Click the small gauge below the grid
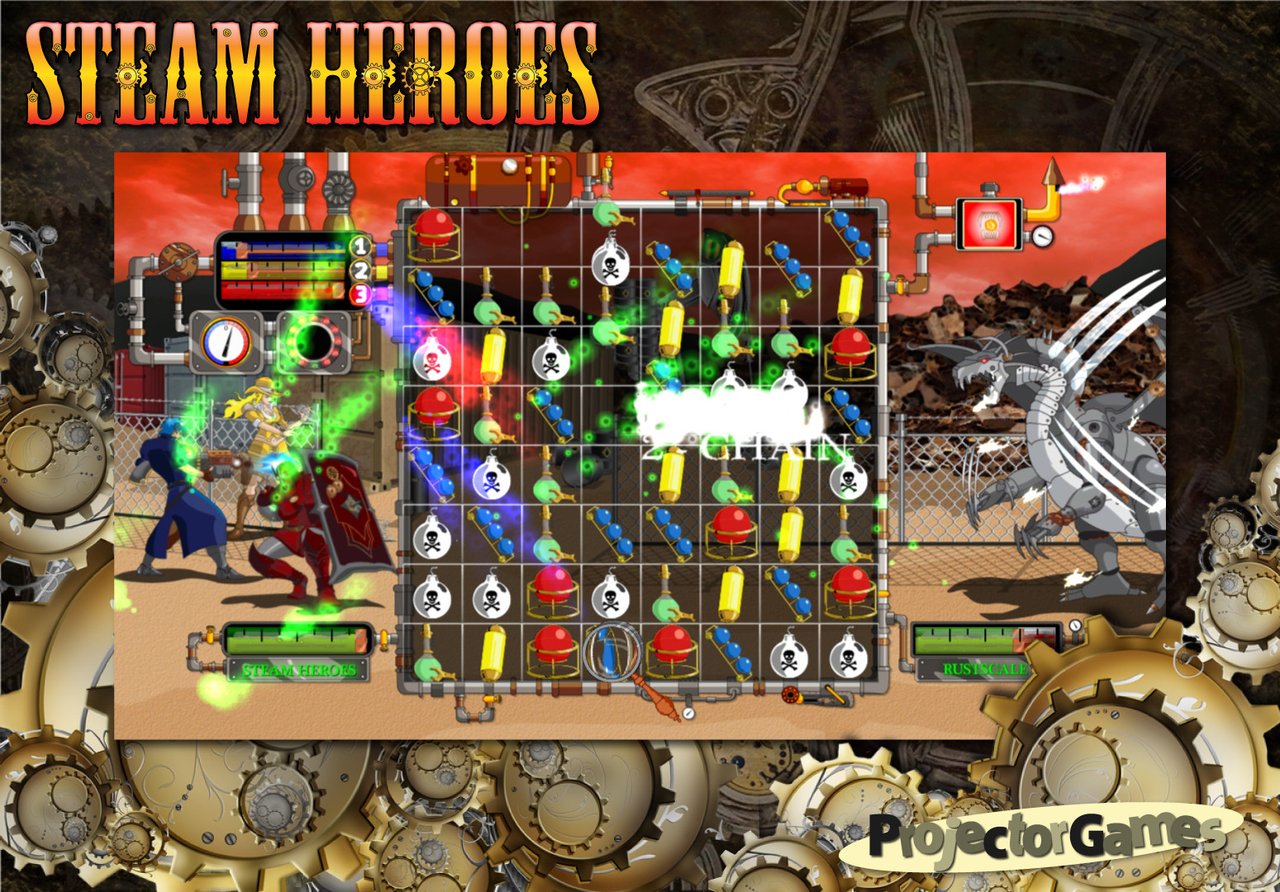This screenshot has height=892, width=1280. [689, 712]
